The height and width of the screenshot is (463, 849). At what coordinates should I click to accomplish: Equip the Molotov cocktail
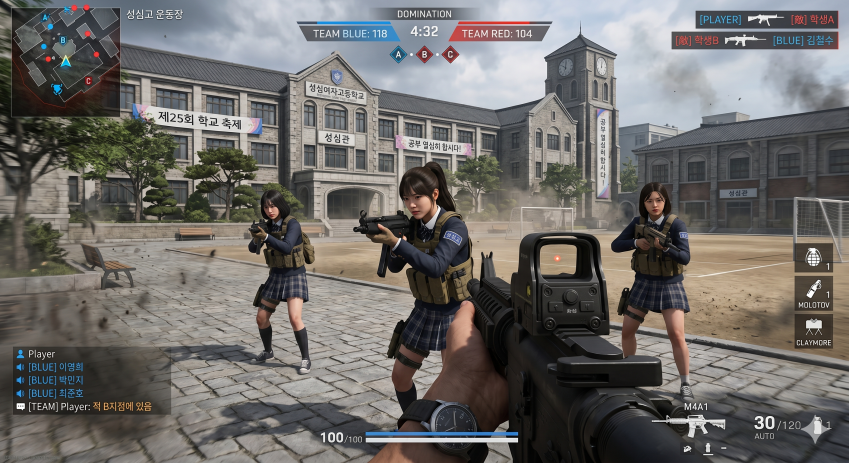click(813, 293)
